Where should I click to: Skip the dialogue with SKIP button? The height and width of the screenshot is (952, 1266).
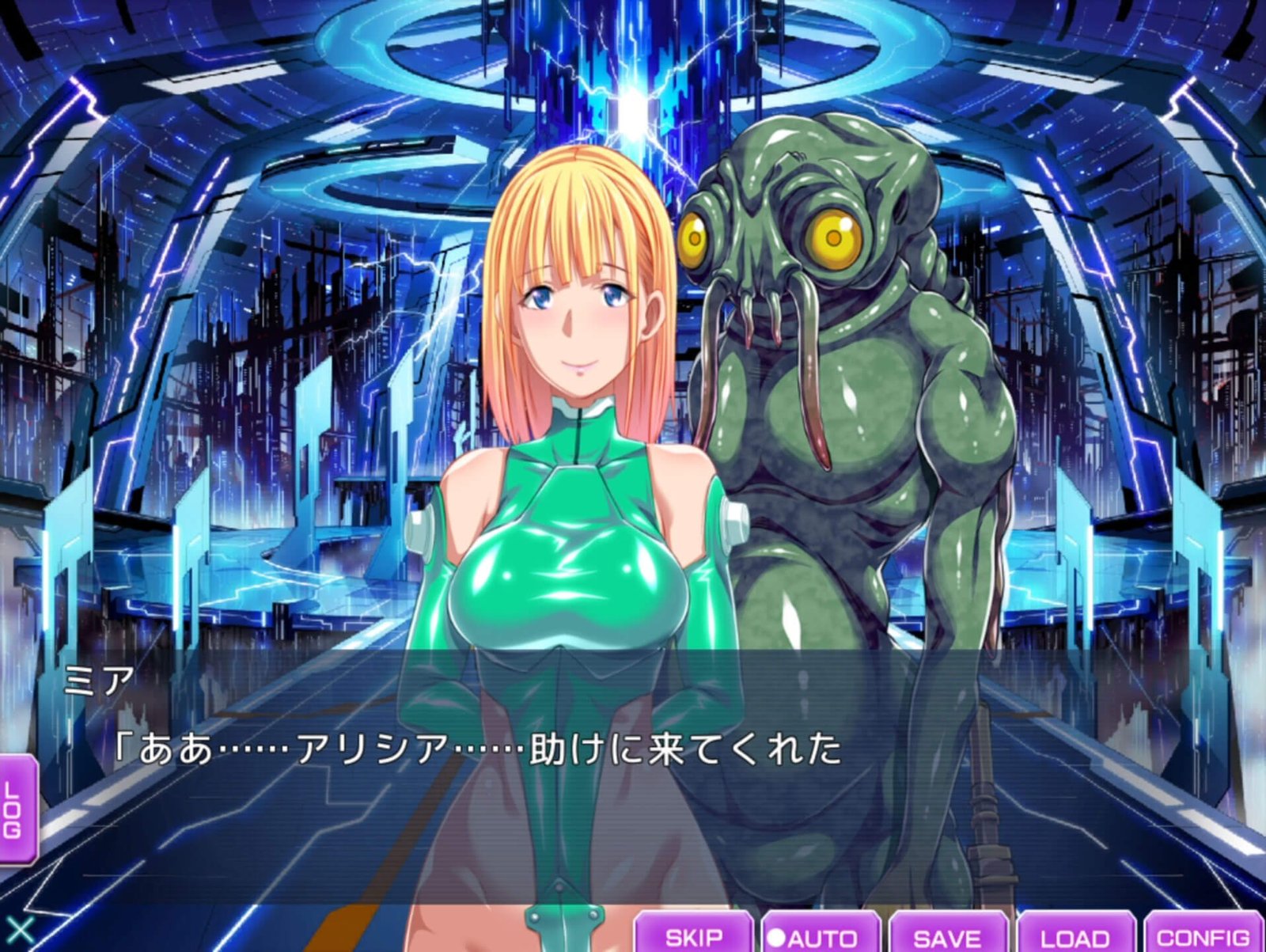[x=693, y=935]
